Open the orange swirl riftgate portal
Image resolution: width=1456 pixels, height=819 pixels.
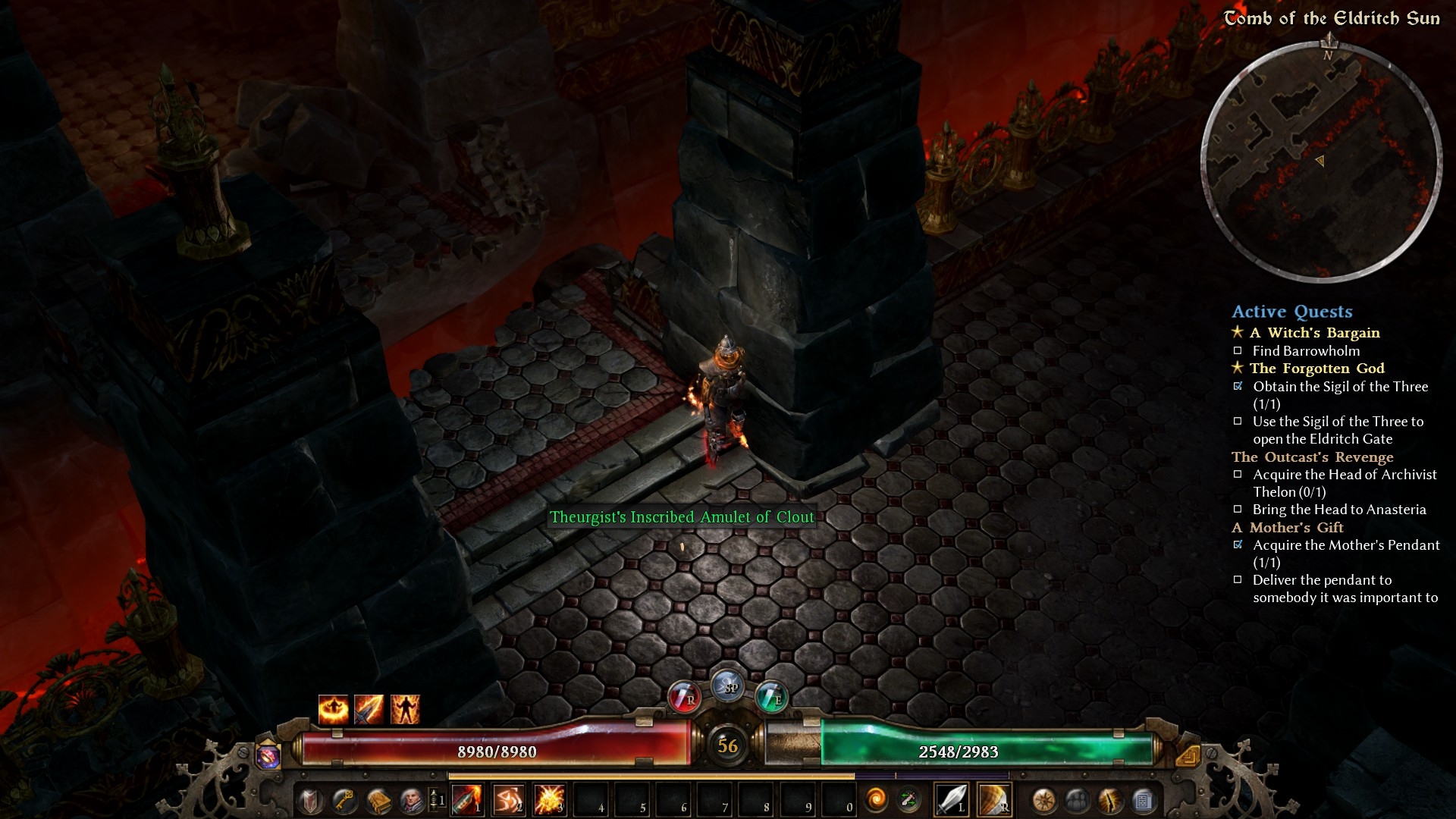pyautogui.click(x=876, y=800)
